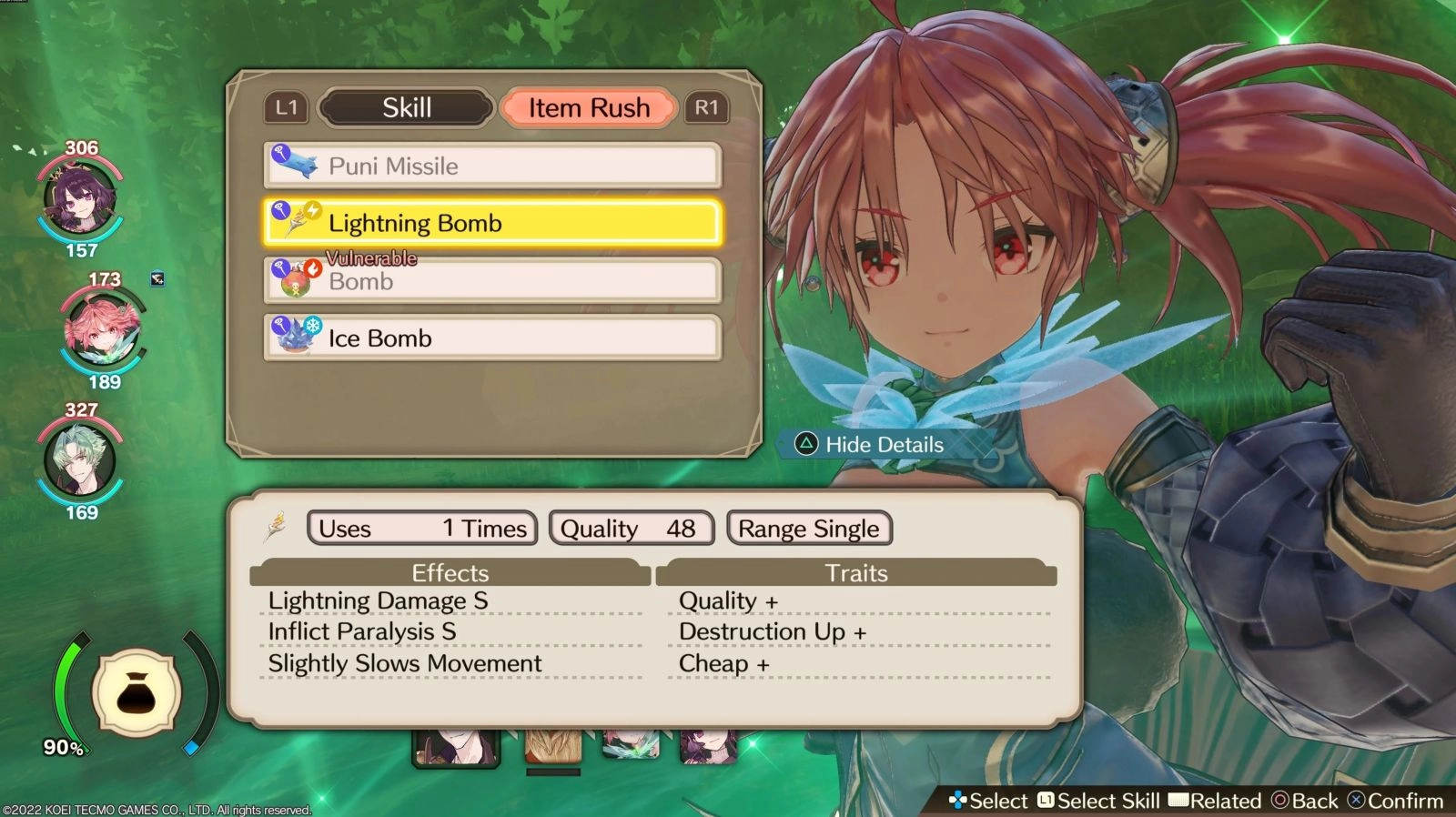Screen dimensions: 1456x817
Task: Select the Item Rush tab
Action: (588, 107)
